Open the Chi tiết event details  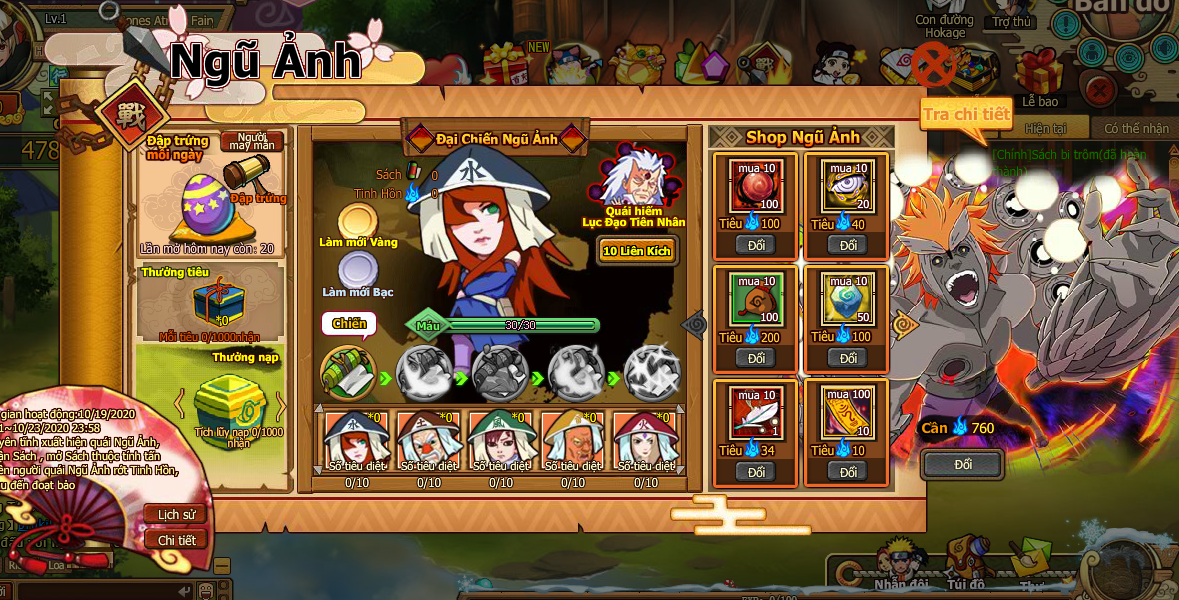click(175, 540)
